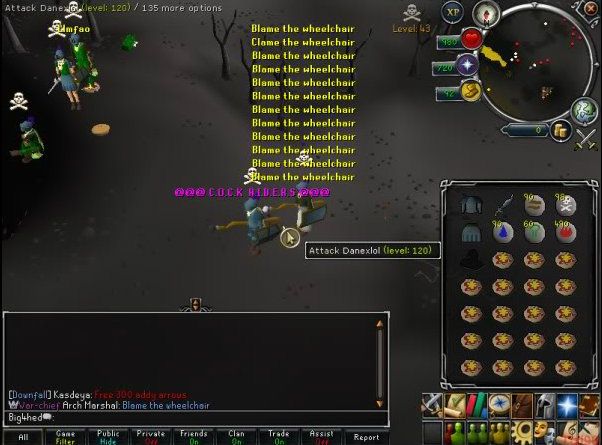Open the world map globe icon
Screen dimensions: 602x445
pos(584,111)
